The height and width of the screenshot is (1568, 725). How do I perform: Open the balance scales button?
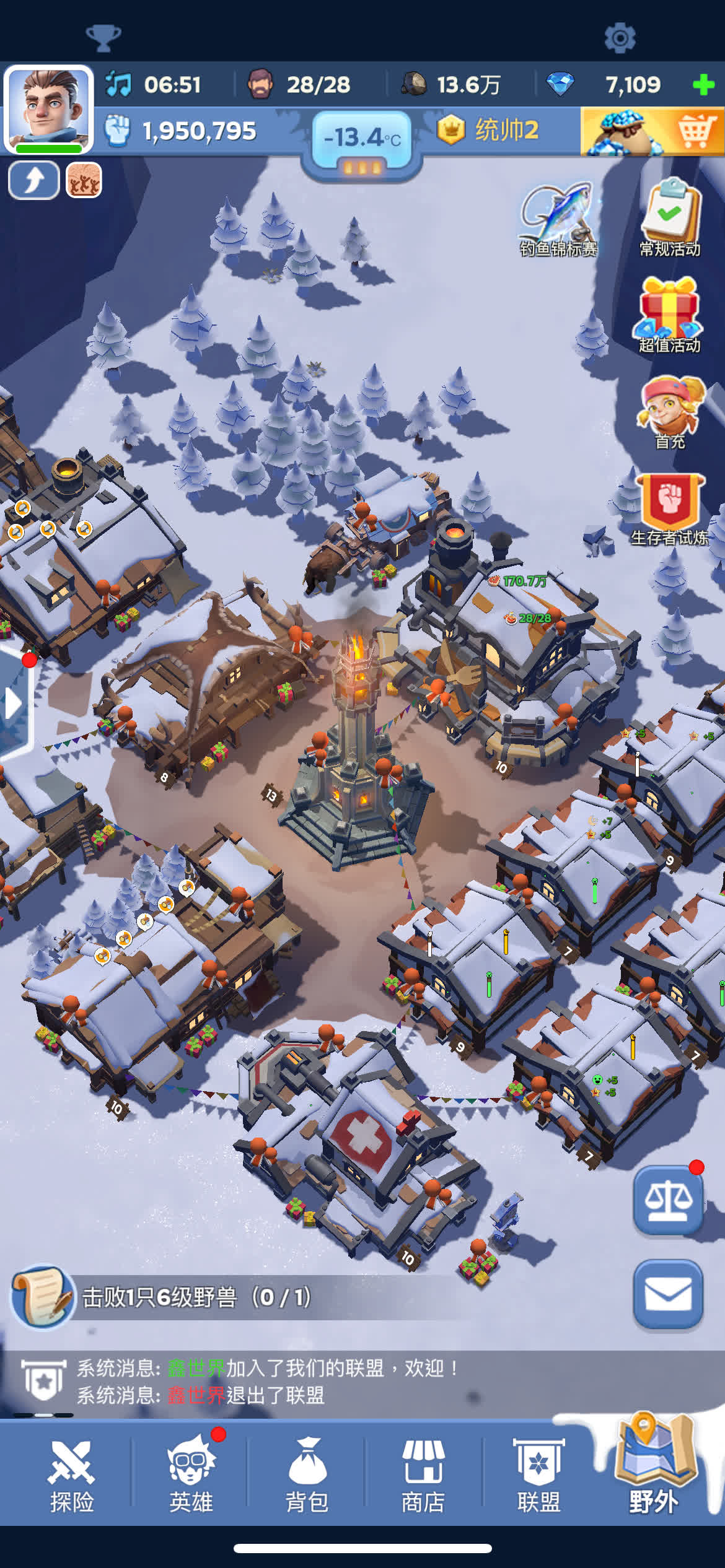(x=668, y=1201)
